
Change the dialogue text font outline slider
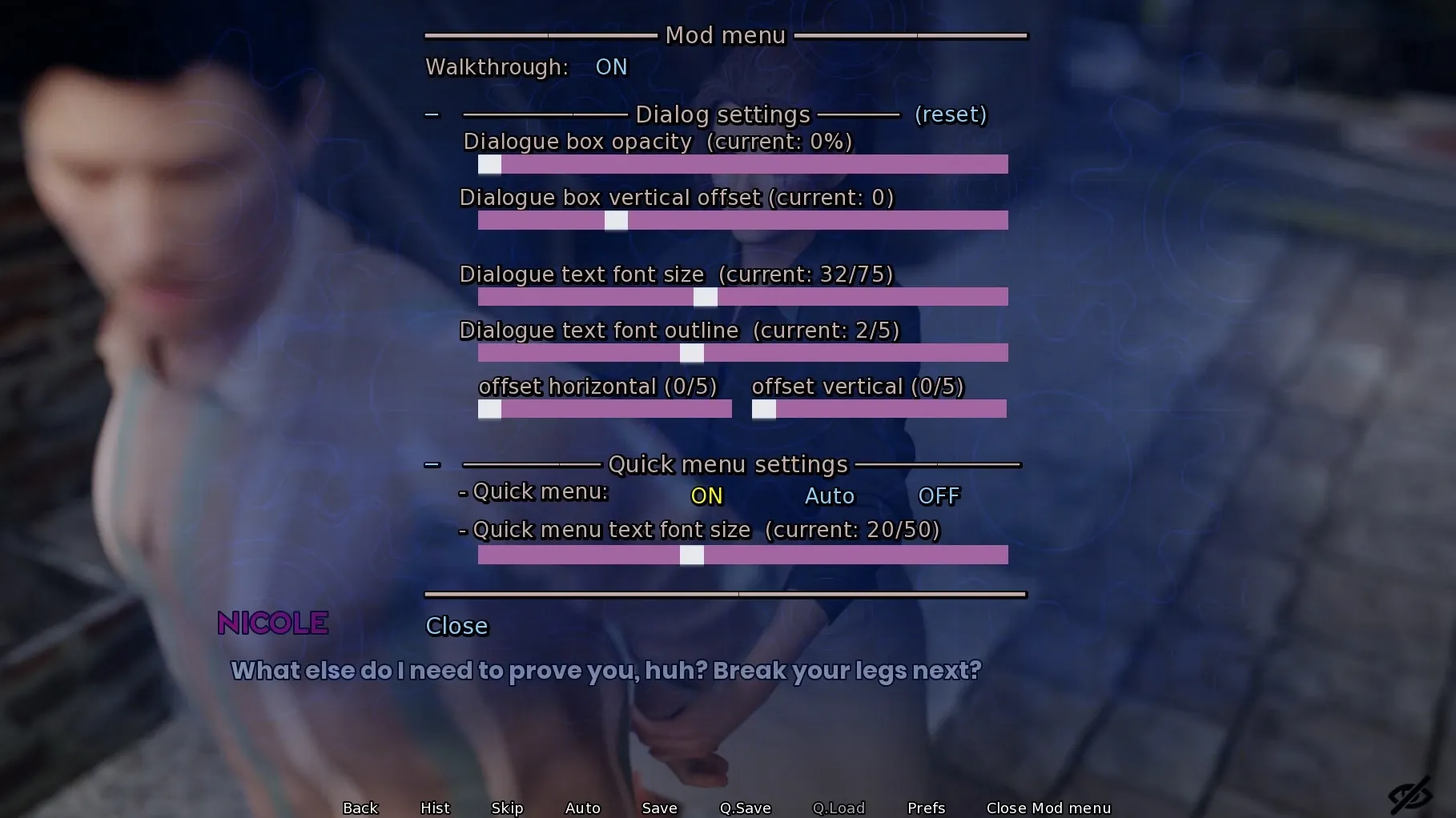pos(742,354)
